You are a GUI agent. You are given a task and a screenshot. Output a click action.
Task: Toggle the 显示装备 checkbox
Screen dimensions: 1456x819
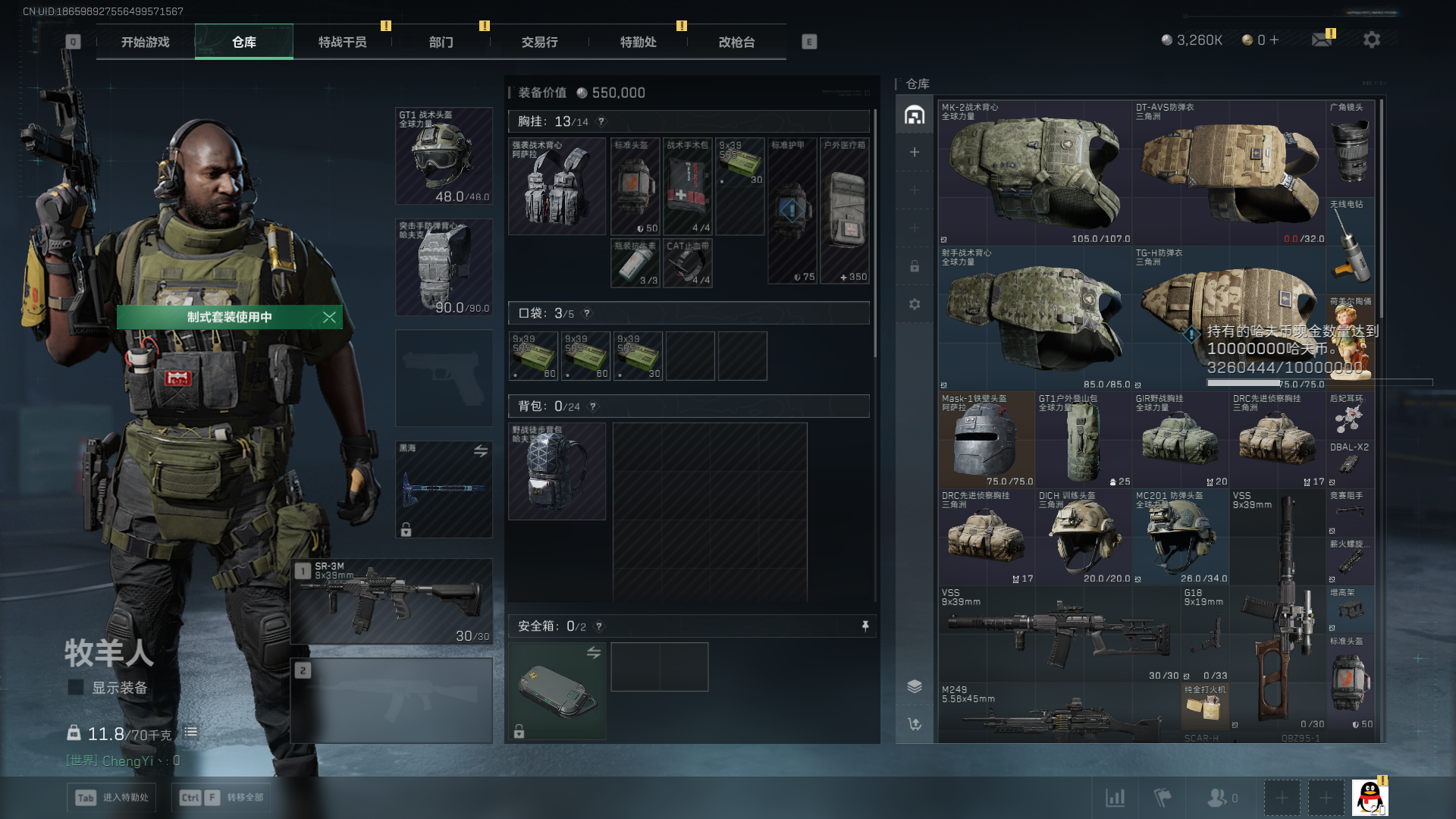[x=76, y=688]
